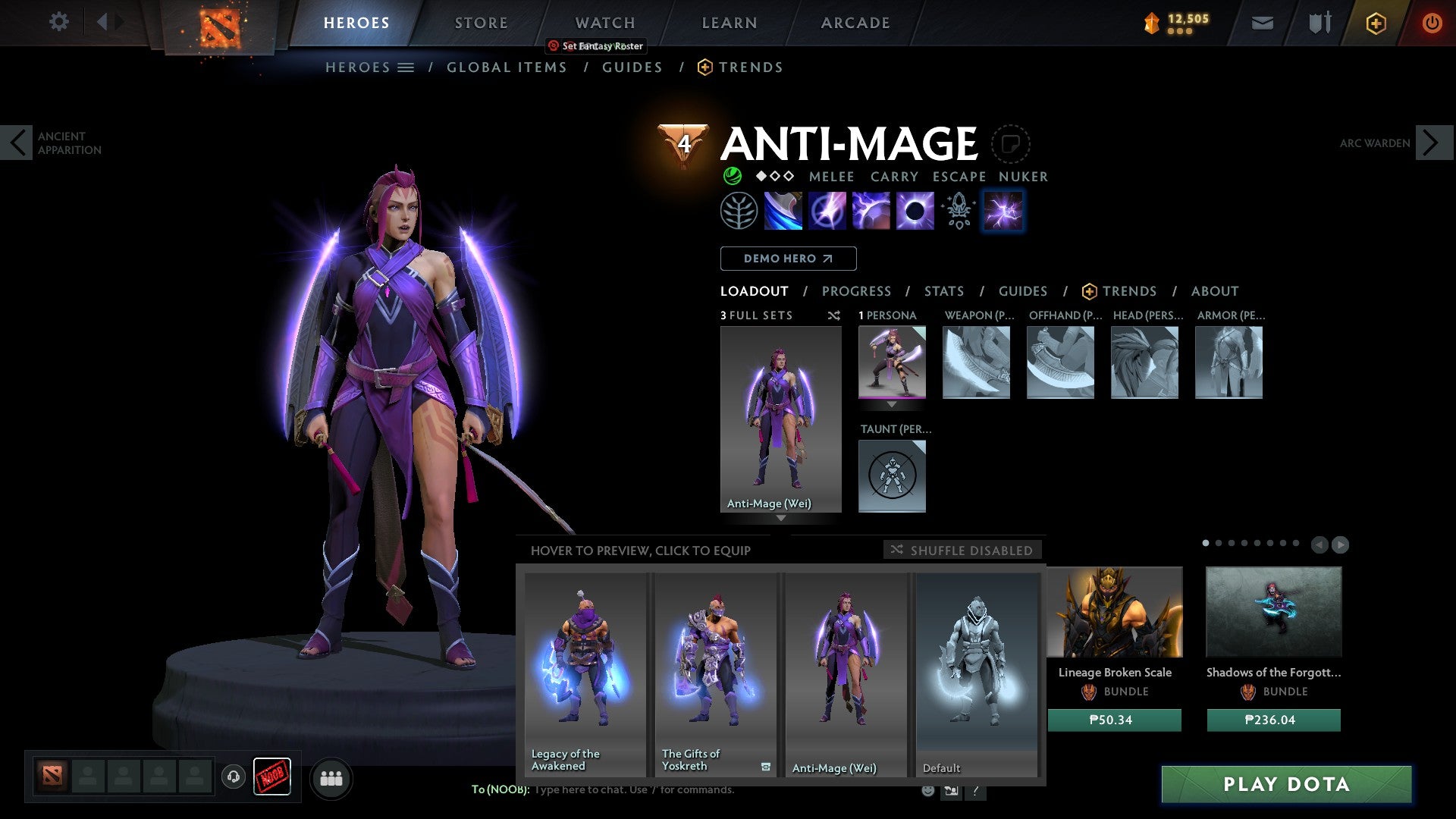
Task: Open Global Items submenu
Action: click(x=507, y=67)
